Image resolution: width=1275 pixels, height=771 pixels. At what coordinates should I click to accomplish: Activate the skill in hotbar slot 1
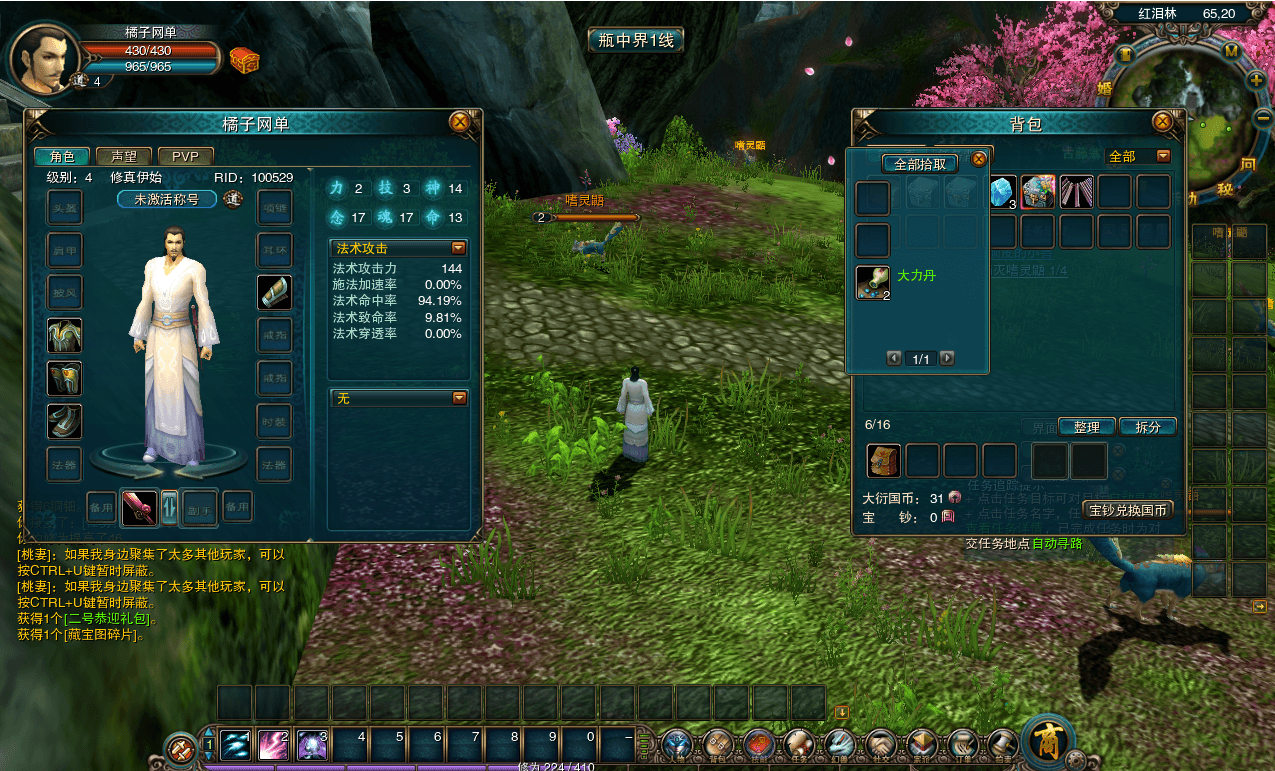tap(236, 745)
